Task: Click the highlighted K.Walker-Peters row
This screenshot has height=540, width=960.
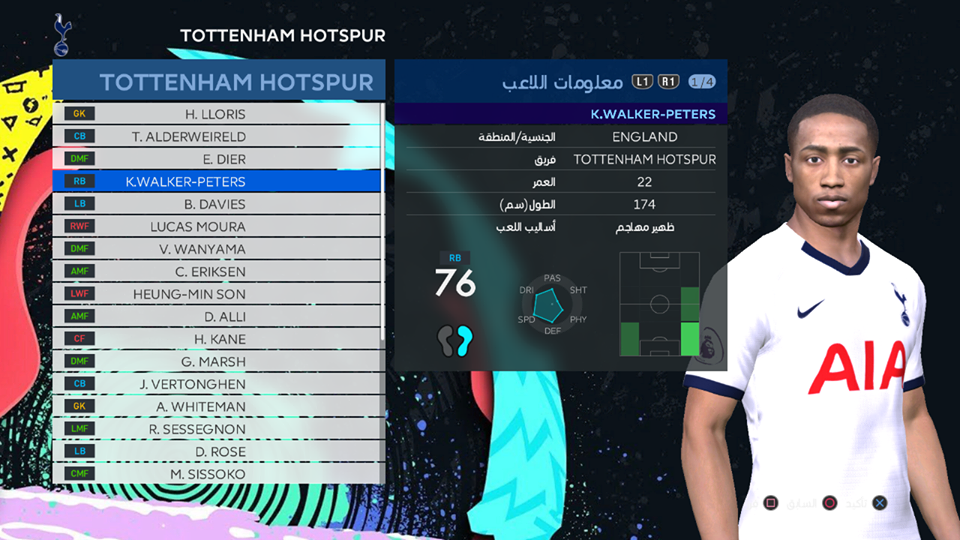Action: point(215,182)
